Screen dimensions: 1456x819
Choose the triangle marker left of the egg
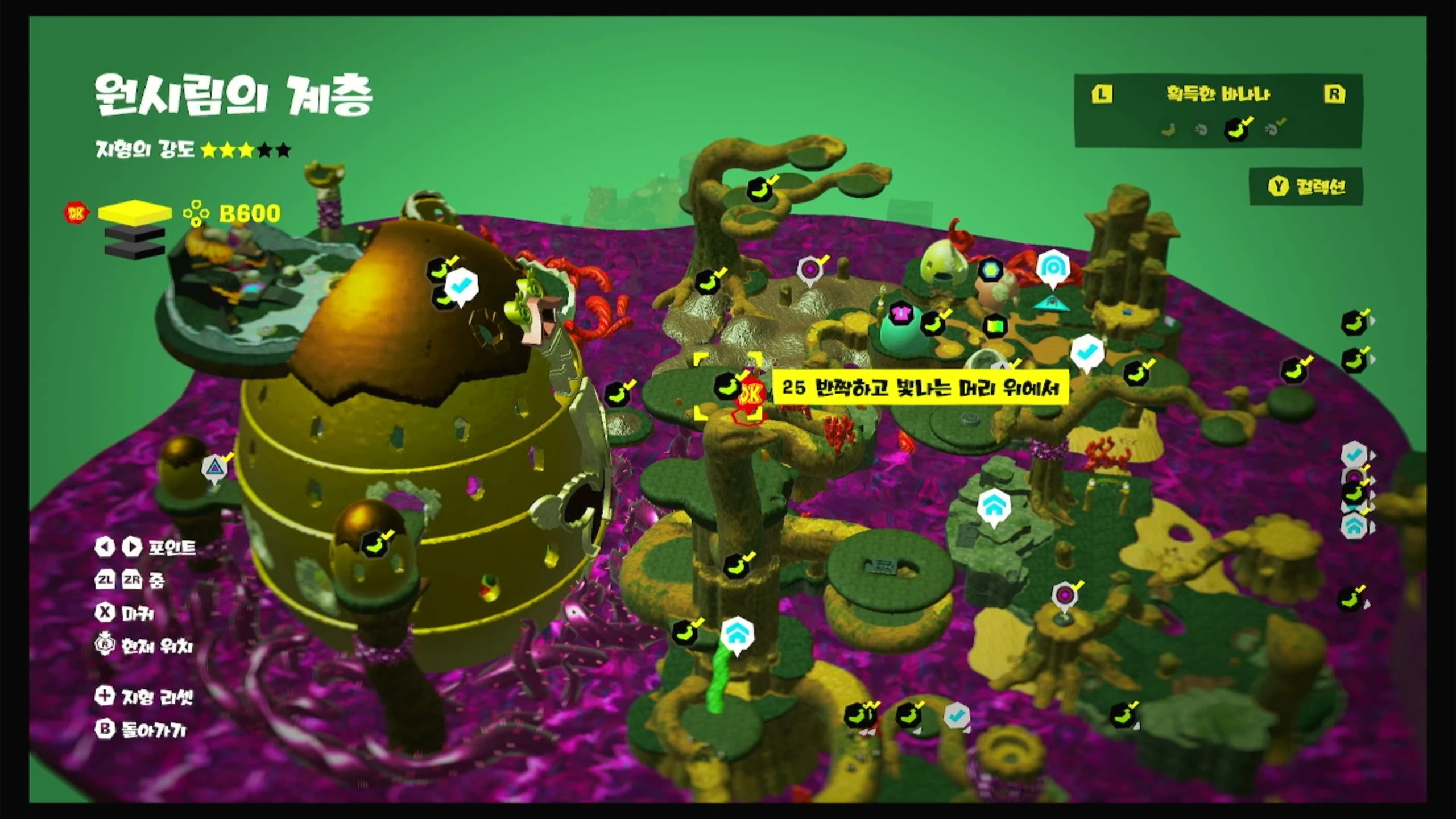pos(214,468)
